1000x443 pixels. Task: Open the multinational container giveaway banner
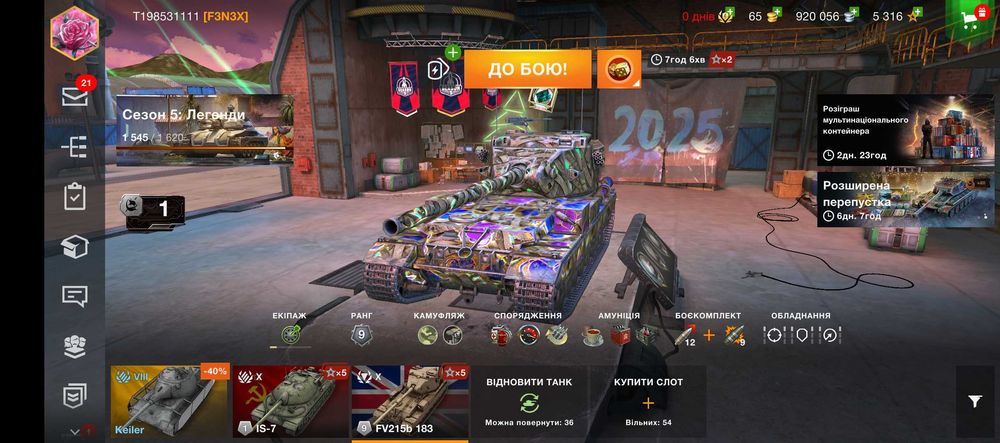(906, 130)
